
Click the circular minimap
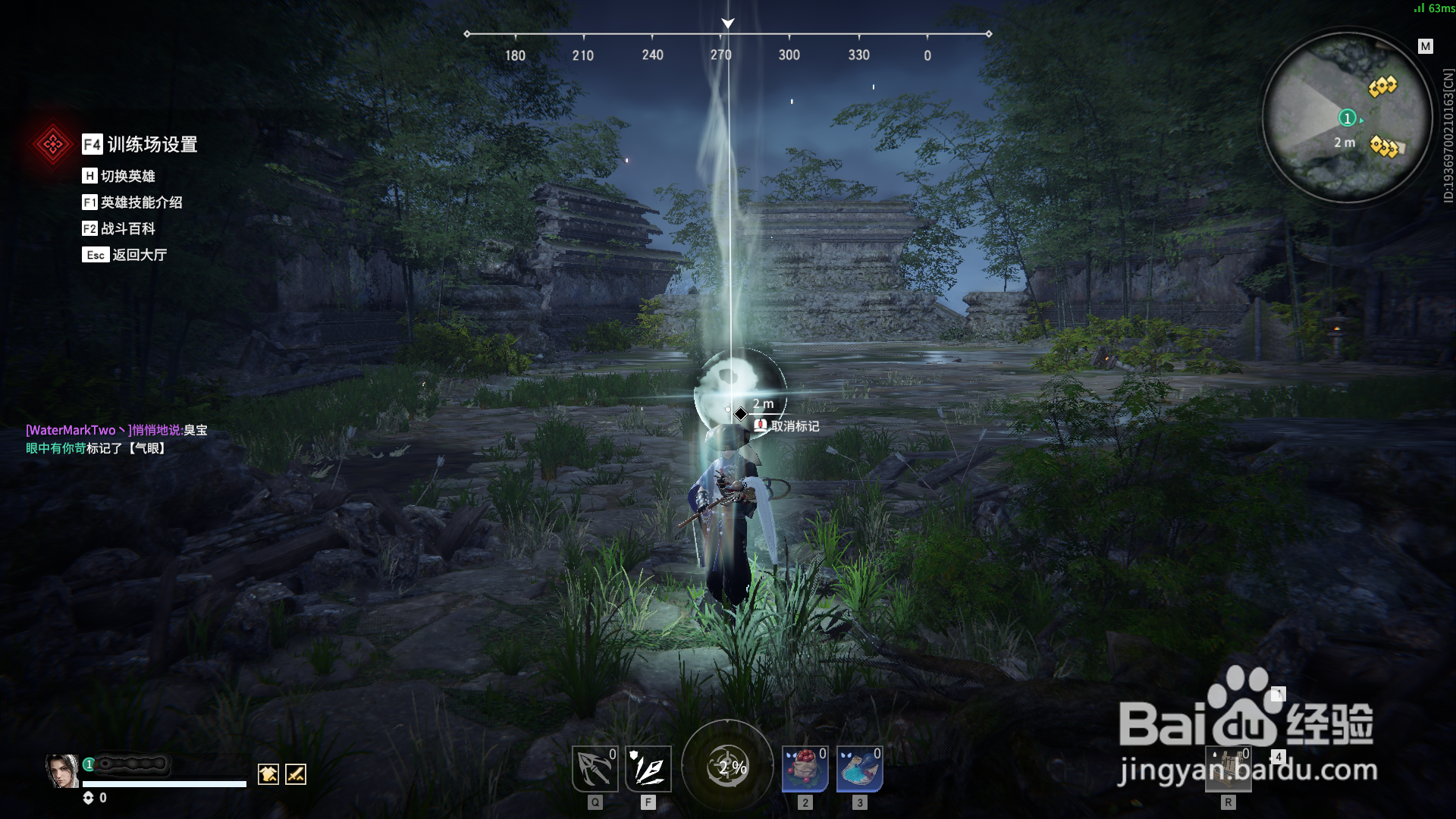point(1347,119)
